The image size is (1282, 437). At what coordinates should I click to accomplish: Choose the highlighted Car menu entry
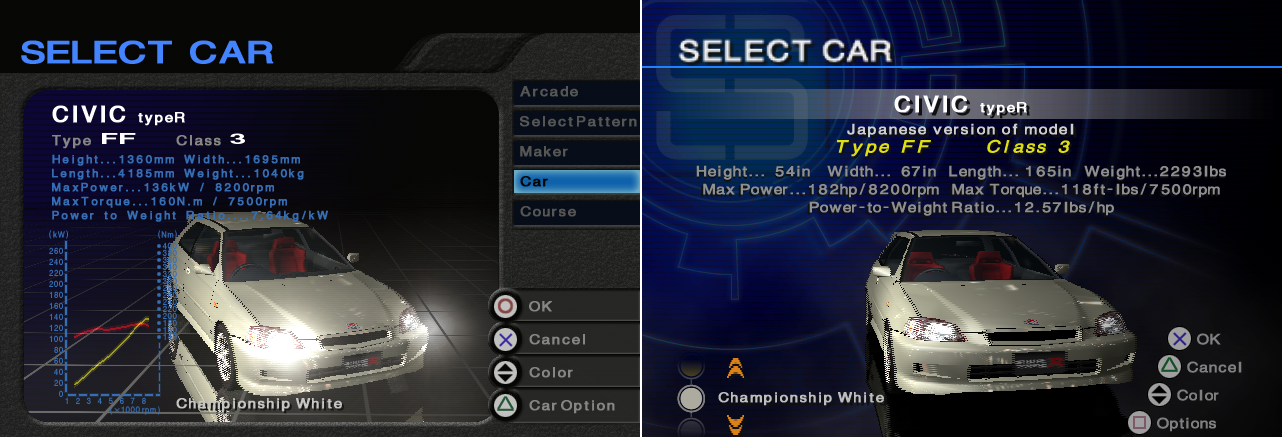pos(576,182)
